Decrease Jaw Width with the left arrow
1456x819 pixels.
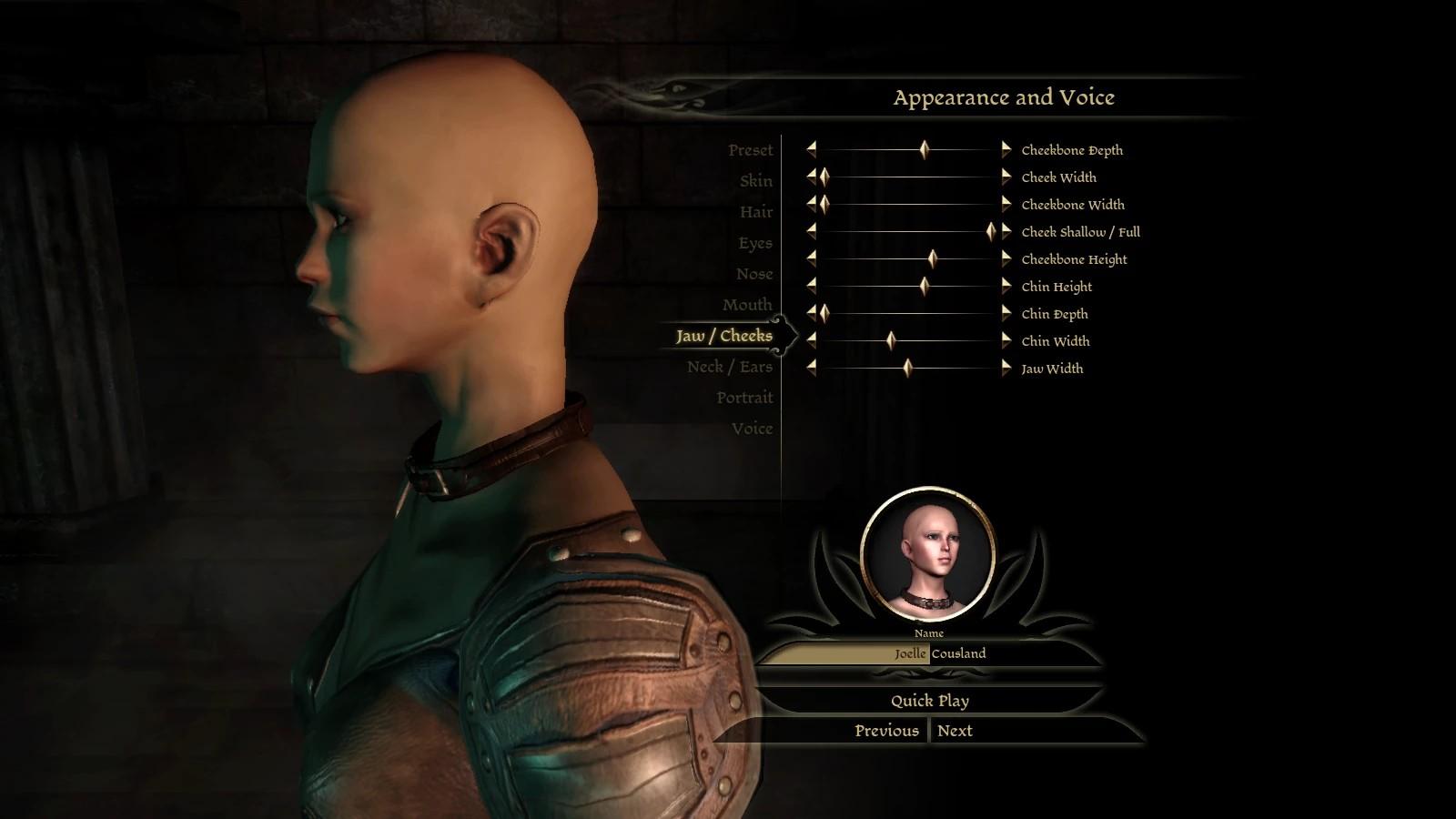coord(811,368)
